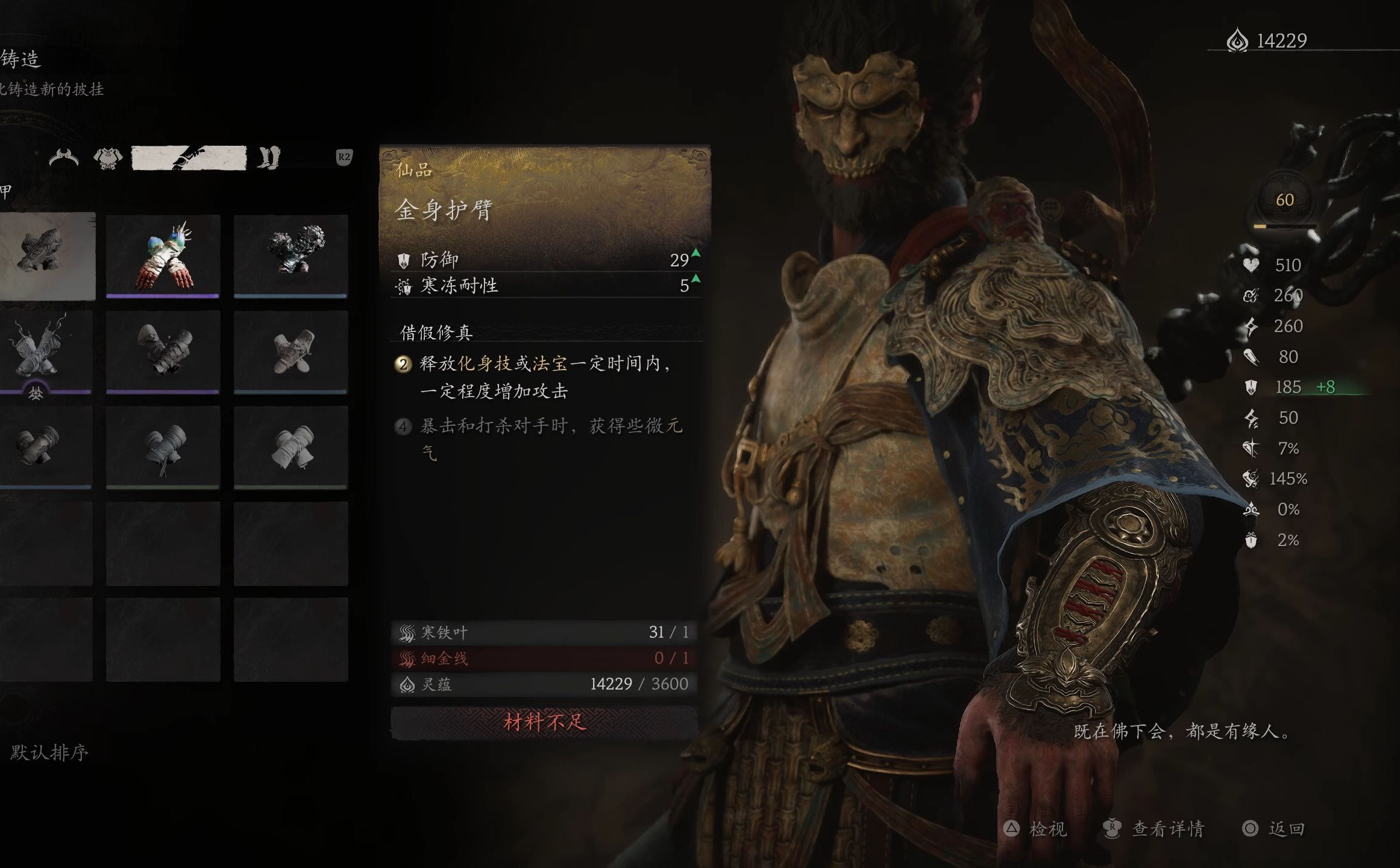Change sorting via 默认排序

coord(49,752)
